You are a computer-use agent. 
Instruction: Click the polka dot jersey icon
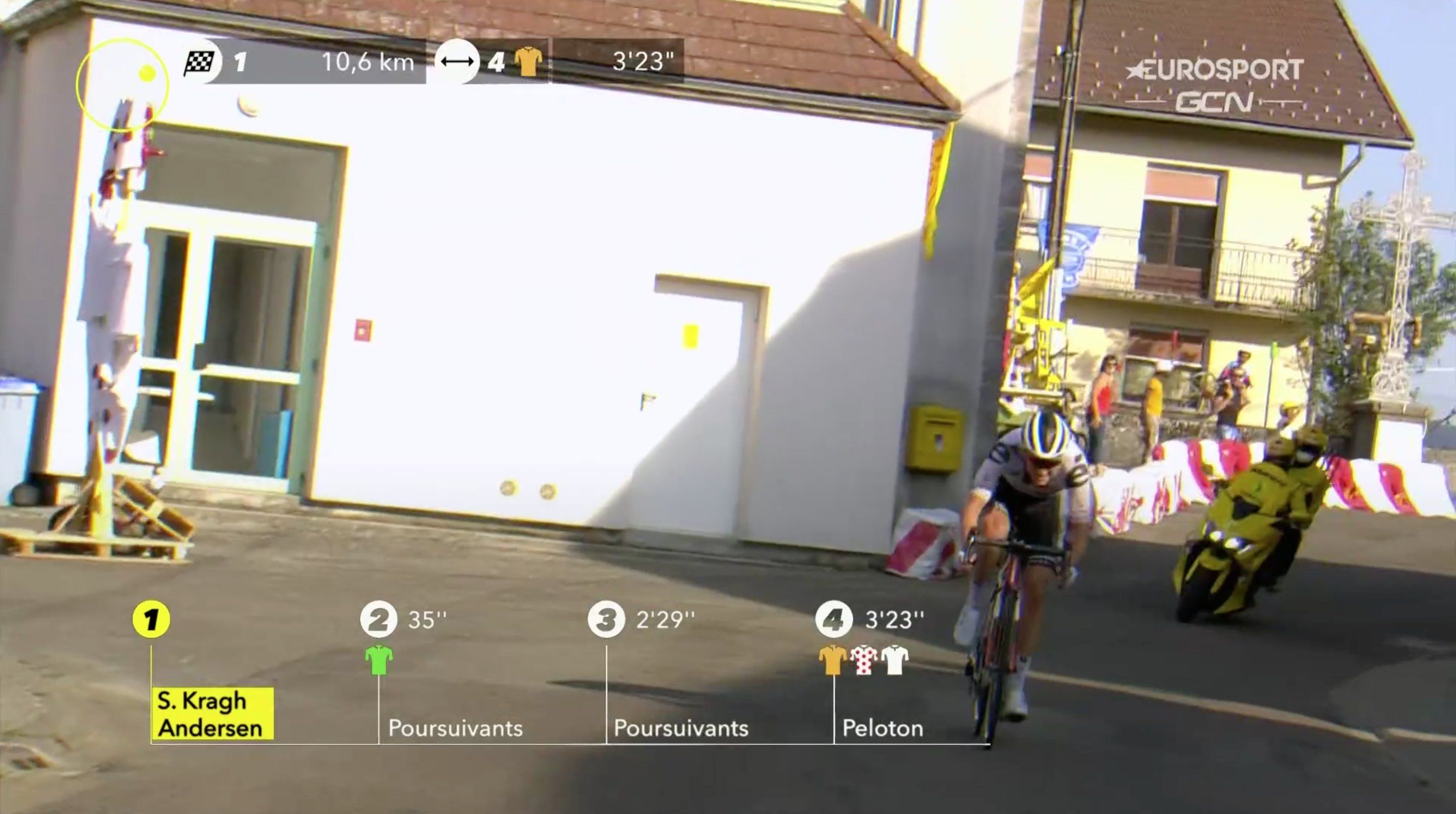pos(863,660)
